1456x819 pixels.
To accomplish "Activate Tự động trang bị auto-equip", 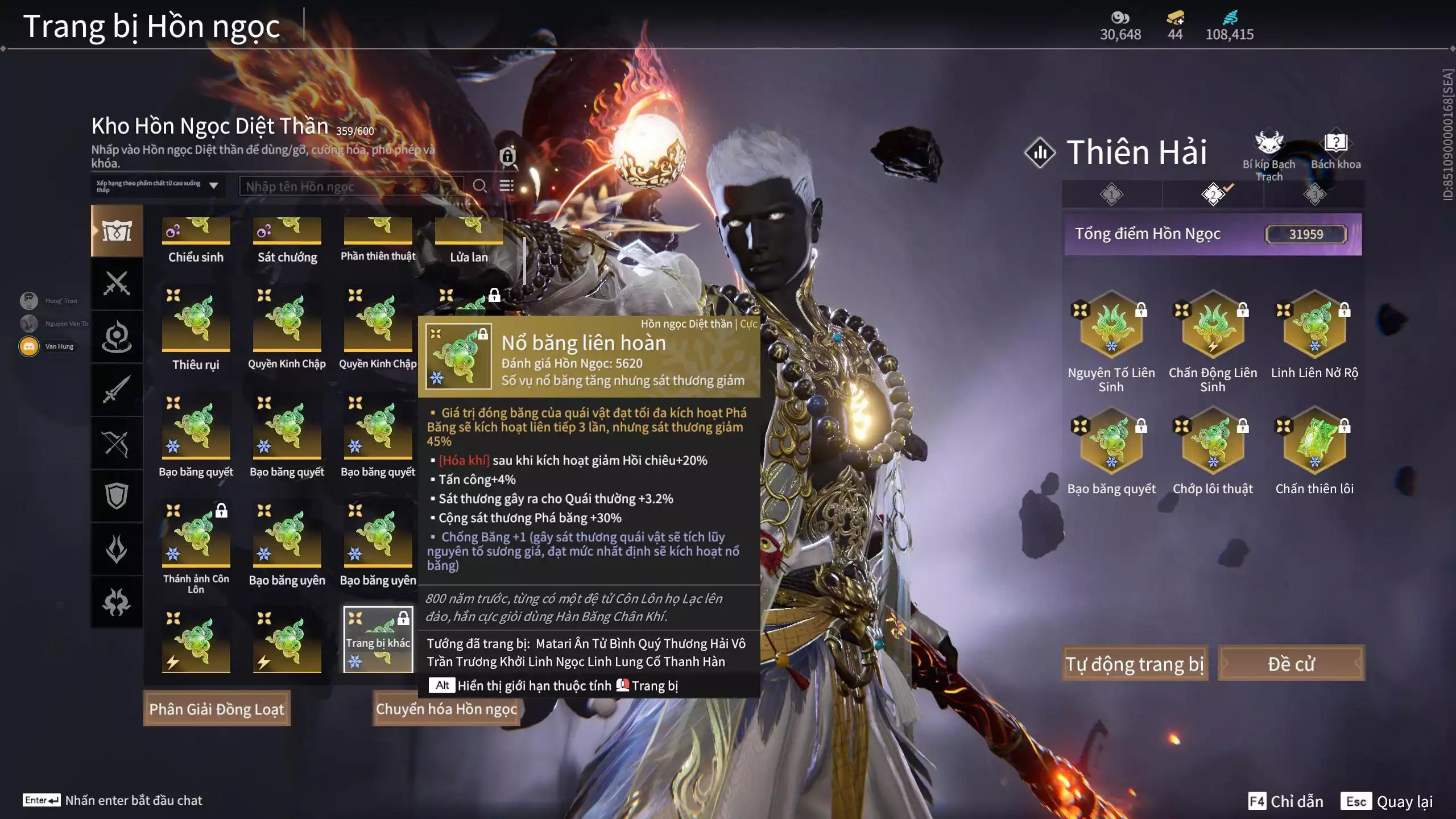I will click(1135, 663).
